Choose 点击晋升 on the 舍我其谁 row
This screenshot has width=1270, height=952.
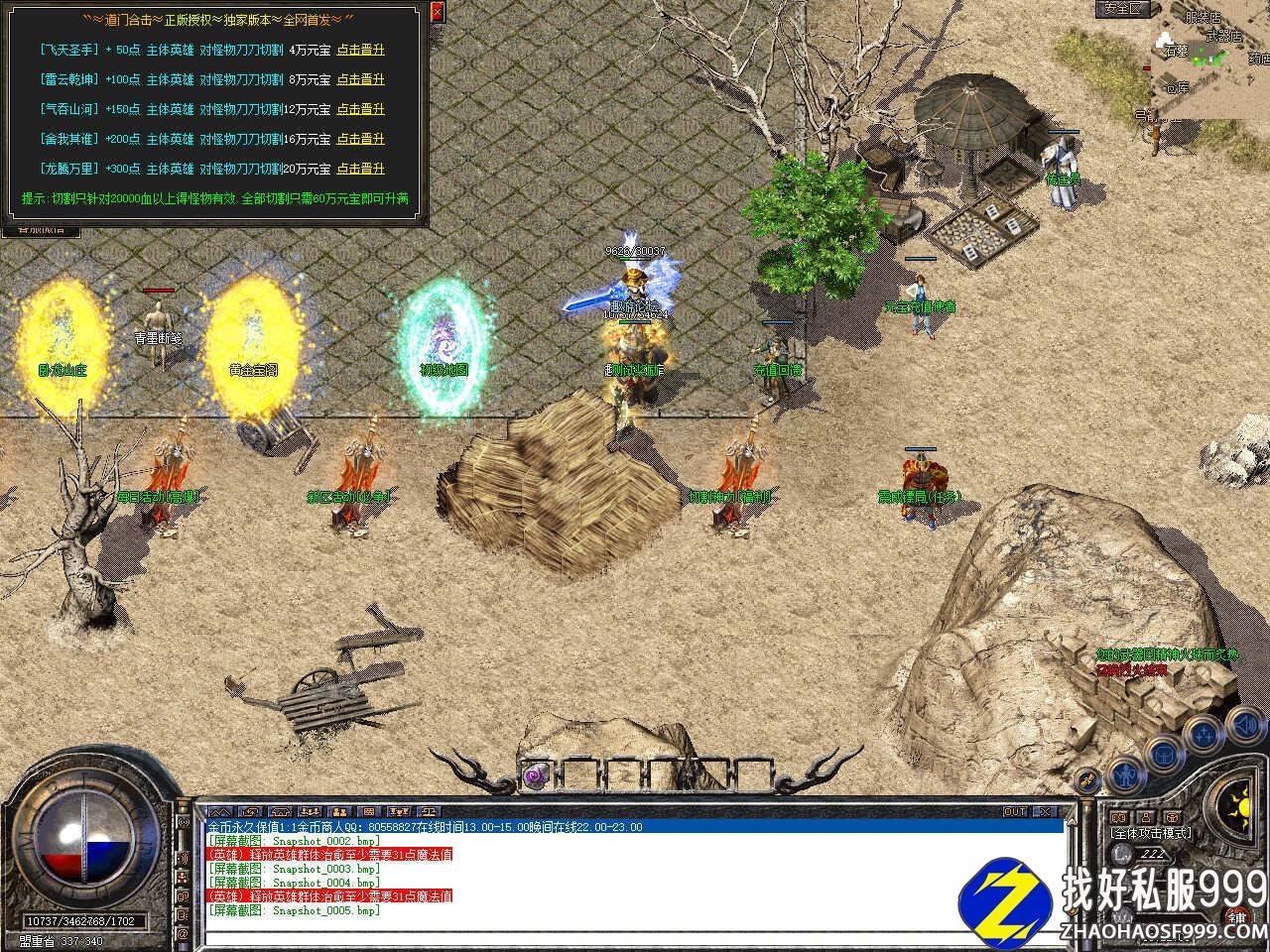(360, 139)
